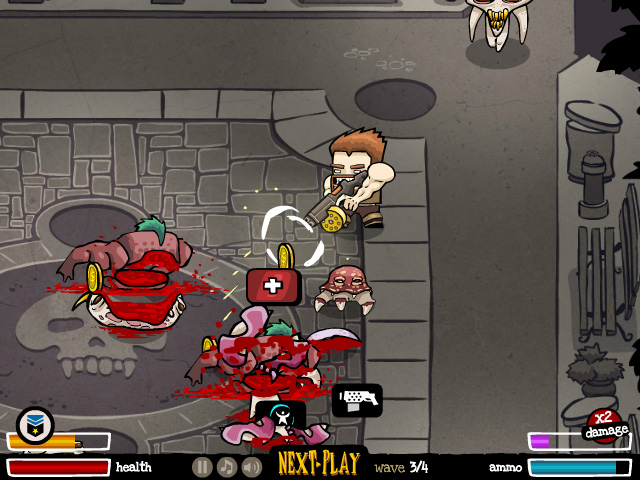Click the rank badge icon

click(35, 425)
